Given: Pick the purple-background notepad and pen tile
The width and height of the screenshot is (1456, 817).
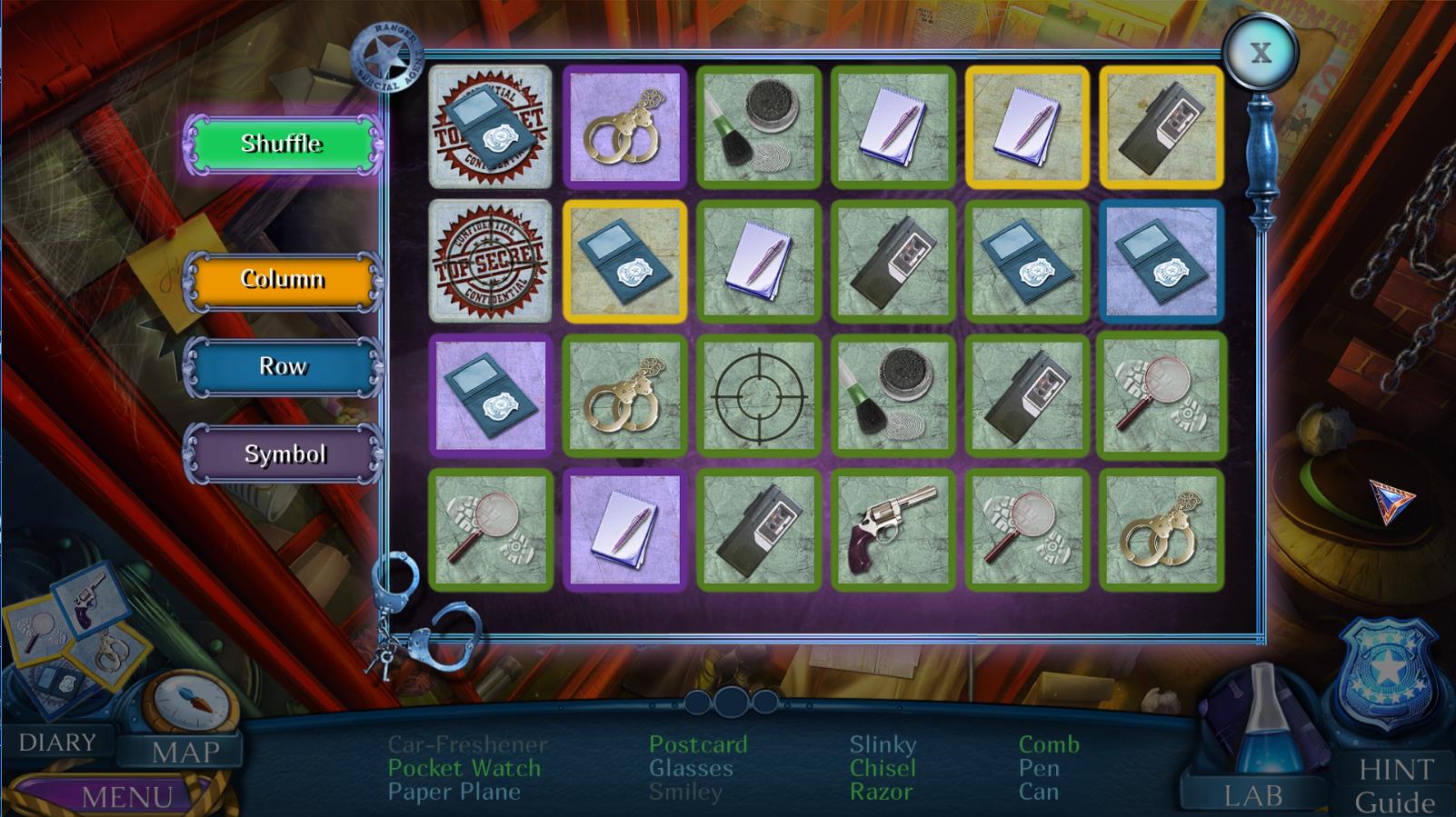Looking at the screenshot, I should point(624,530).
